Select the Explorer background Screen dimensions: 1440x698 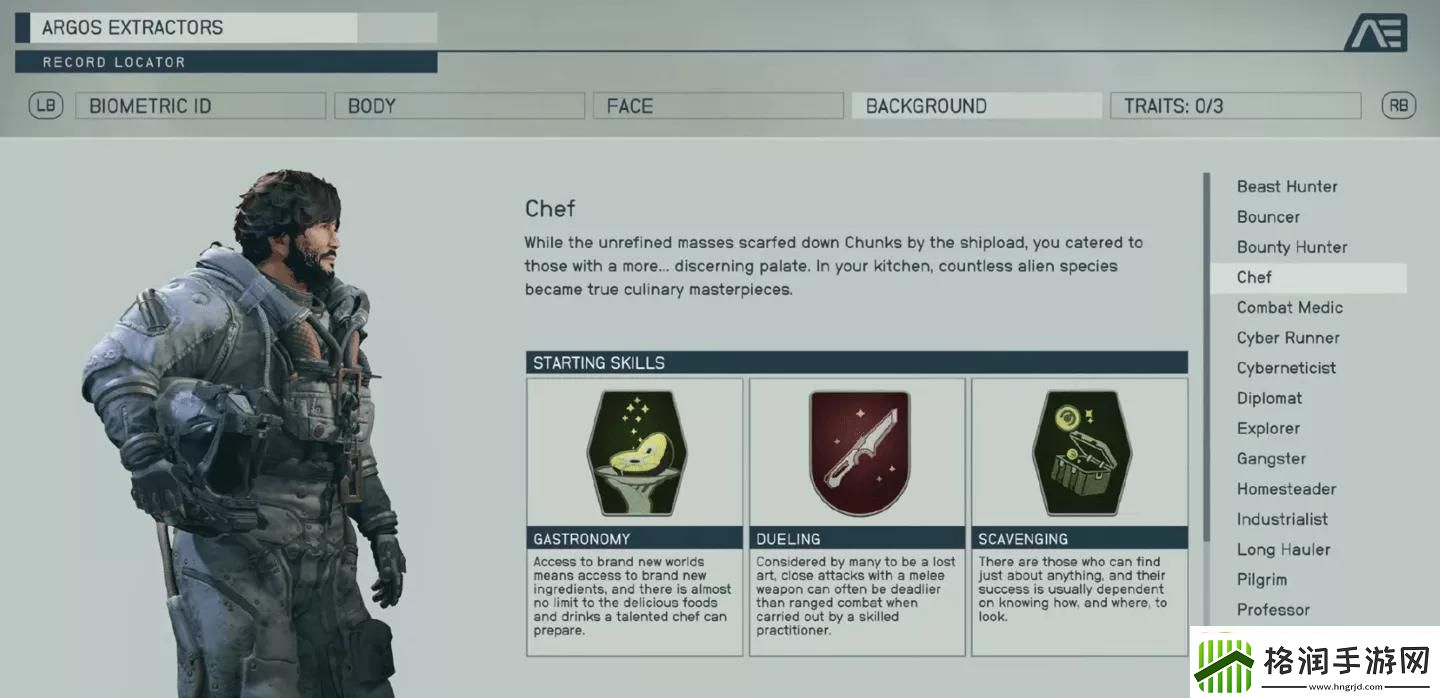click(1268, 428)
